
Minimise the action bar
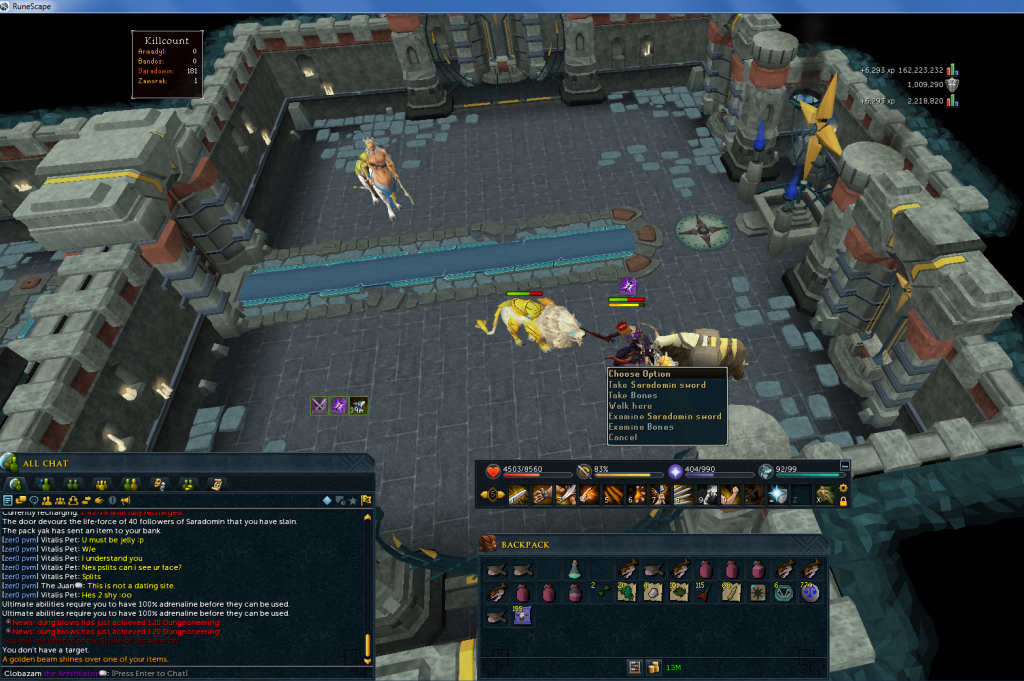point(844,465)
